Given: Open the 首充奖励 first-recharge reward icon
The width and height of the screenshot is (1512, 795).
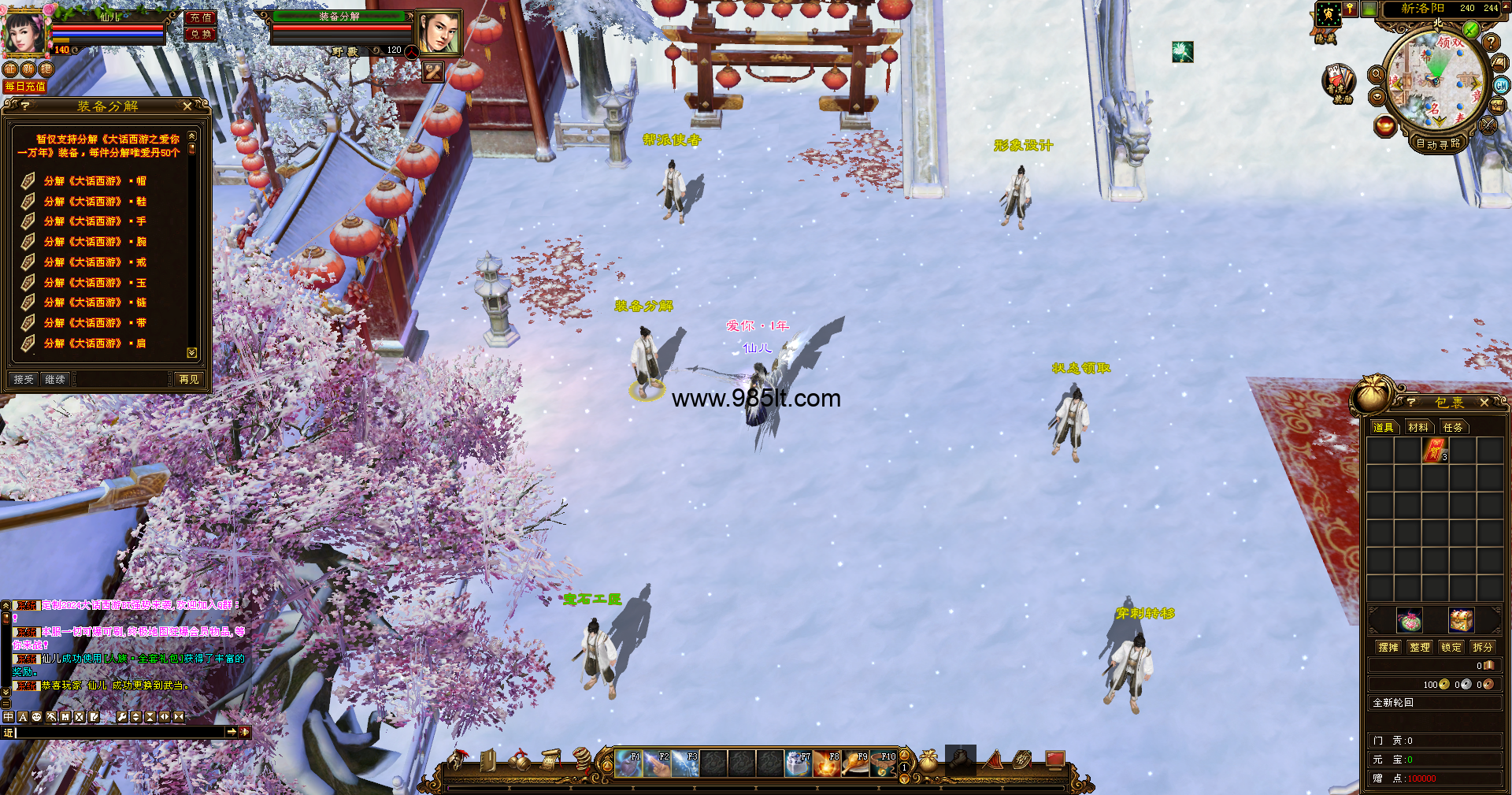Looking at the screenshot, I should 1338,83.
